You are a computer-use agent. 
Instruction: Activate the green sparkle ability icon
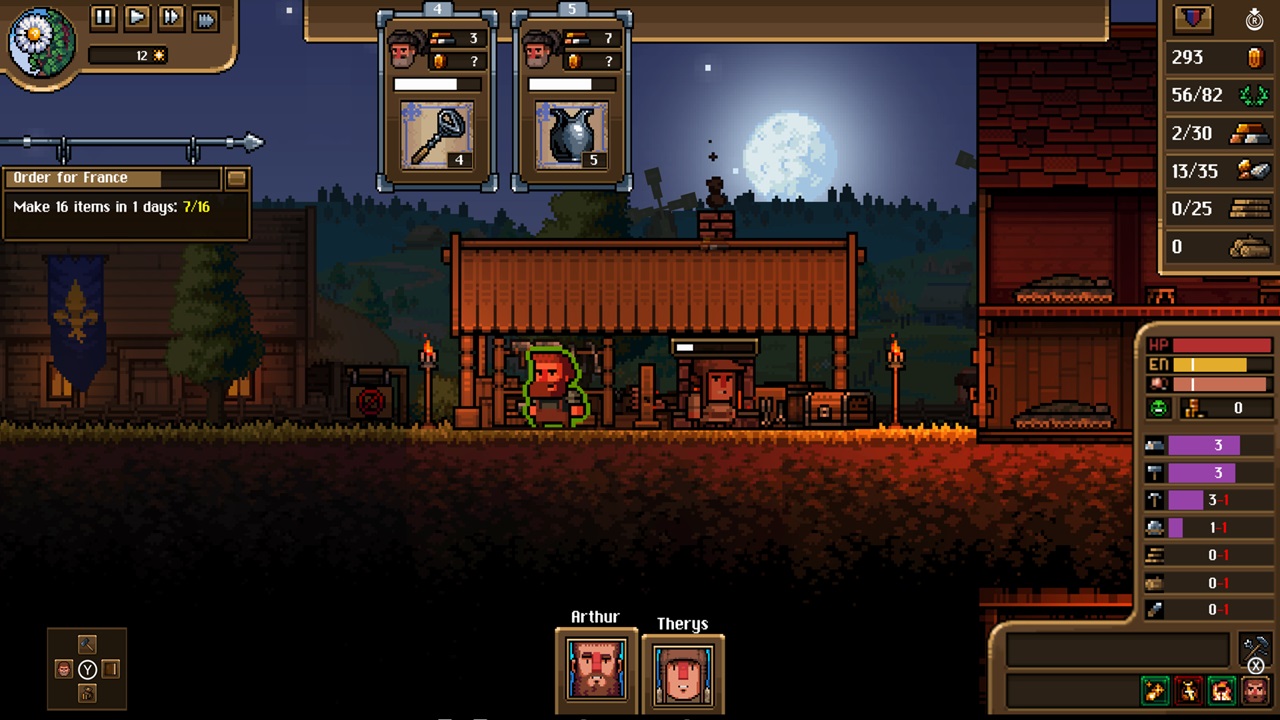point(1155,690)
